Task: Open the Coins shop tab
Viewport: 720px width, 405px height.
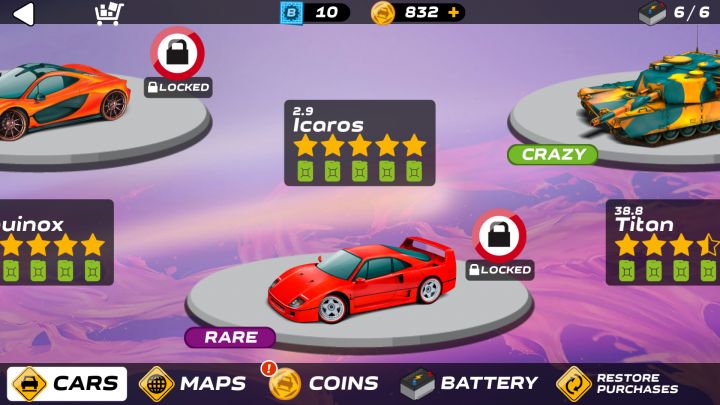Action: (324, 383)
